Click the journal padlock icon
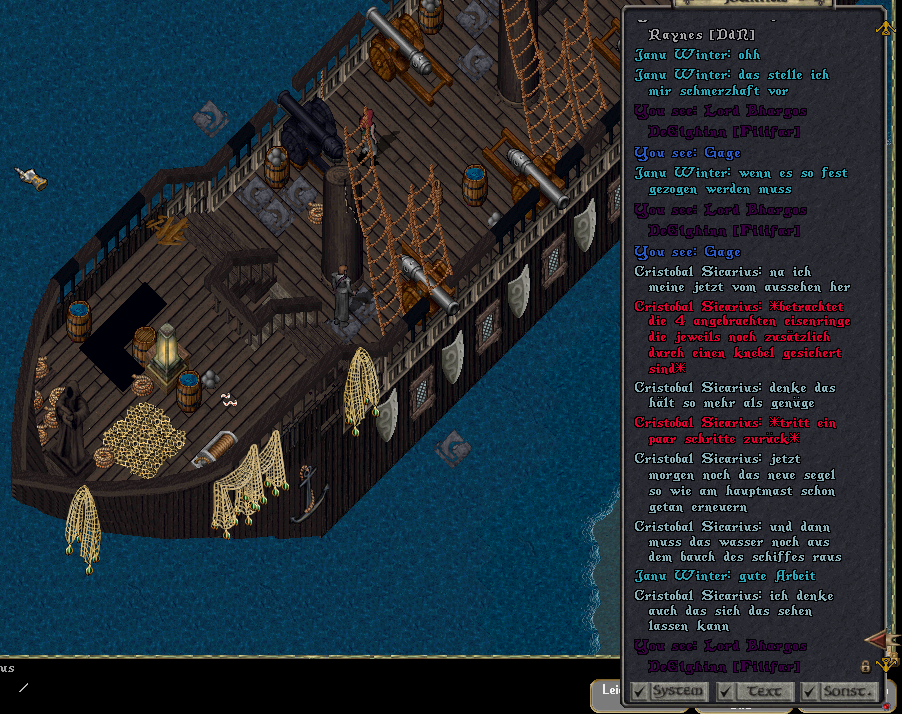The width and height of the screenshot is (902, 714). pyautogui.click(x=866, y=666)
